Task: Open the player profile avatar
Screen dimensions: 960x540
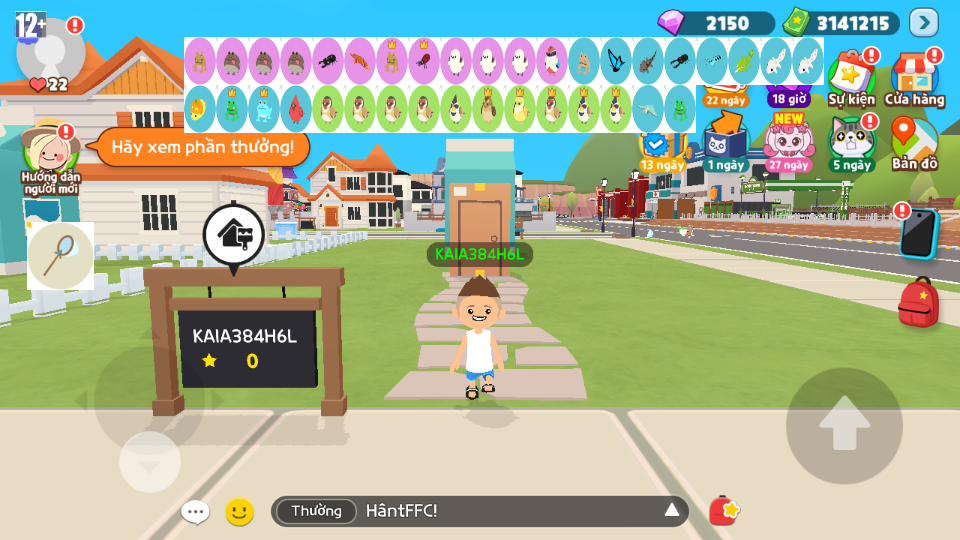Action: click(50, 50)
